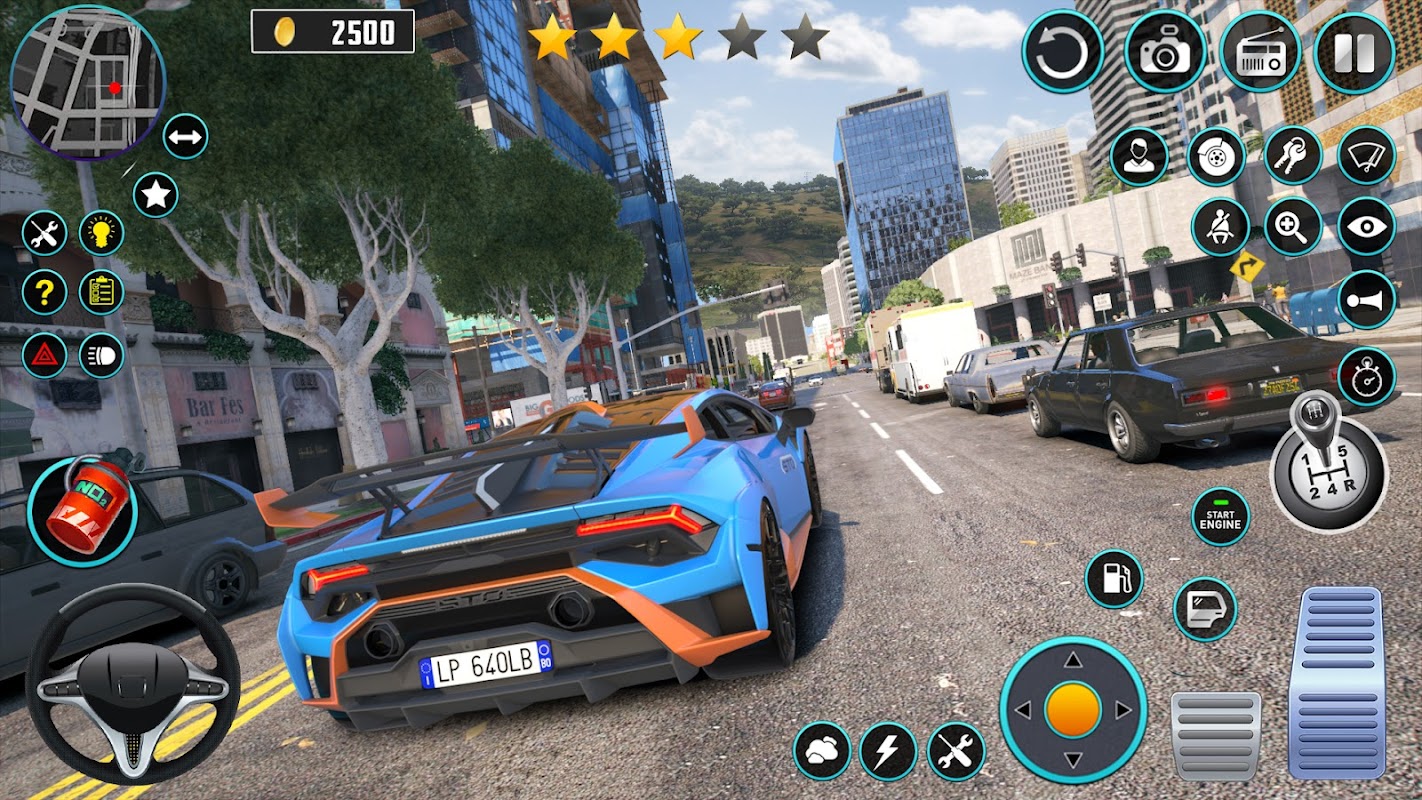The width and height of the screenshot is (1422, 800).
Task: Open the city minimap
Action: 88,82
